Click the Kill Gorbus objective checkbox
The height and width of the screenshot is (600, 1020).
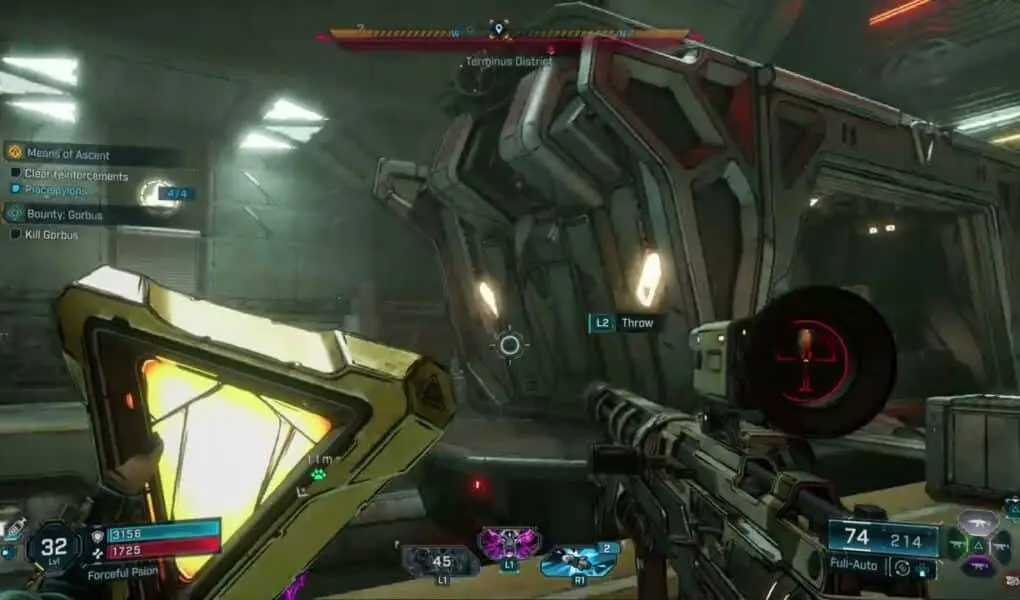pyautogui.click(x=16, y=234)
